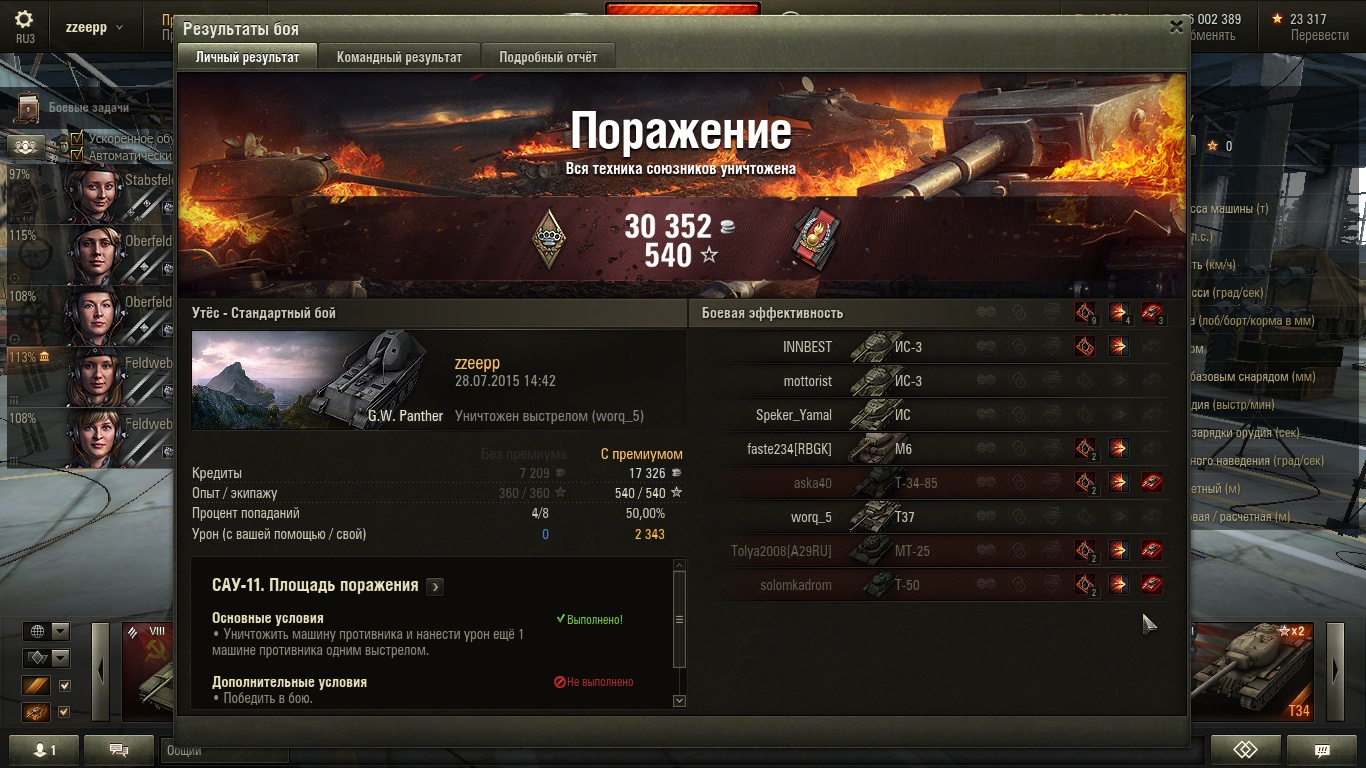The image size is (1366, 768).
Task: Uncheck the premium shell filter checkbox
Action: (64, 685)
